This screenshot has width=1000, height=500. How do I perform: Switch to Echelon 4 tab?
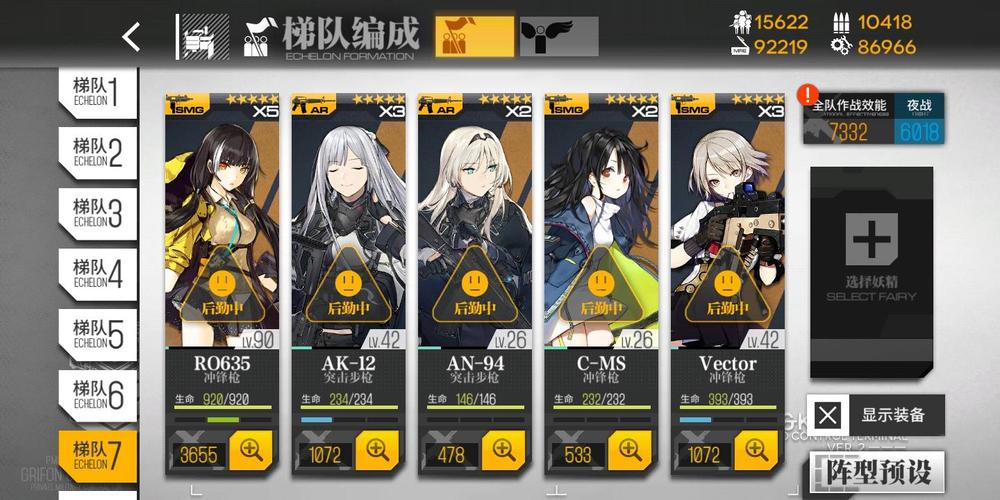click(97, 272)
